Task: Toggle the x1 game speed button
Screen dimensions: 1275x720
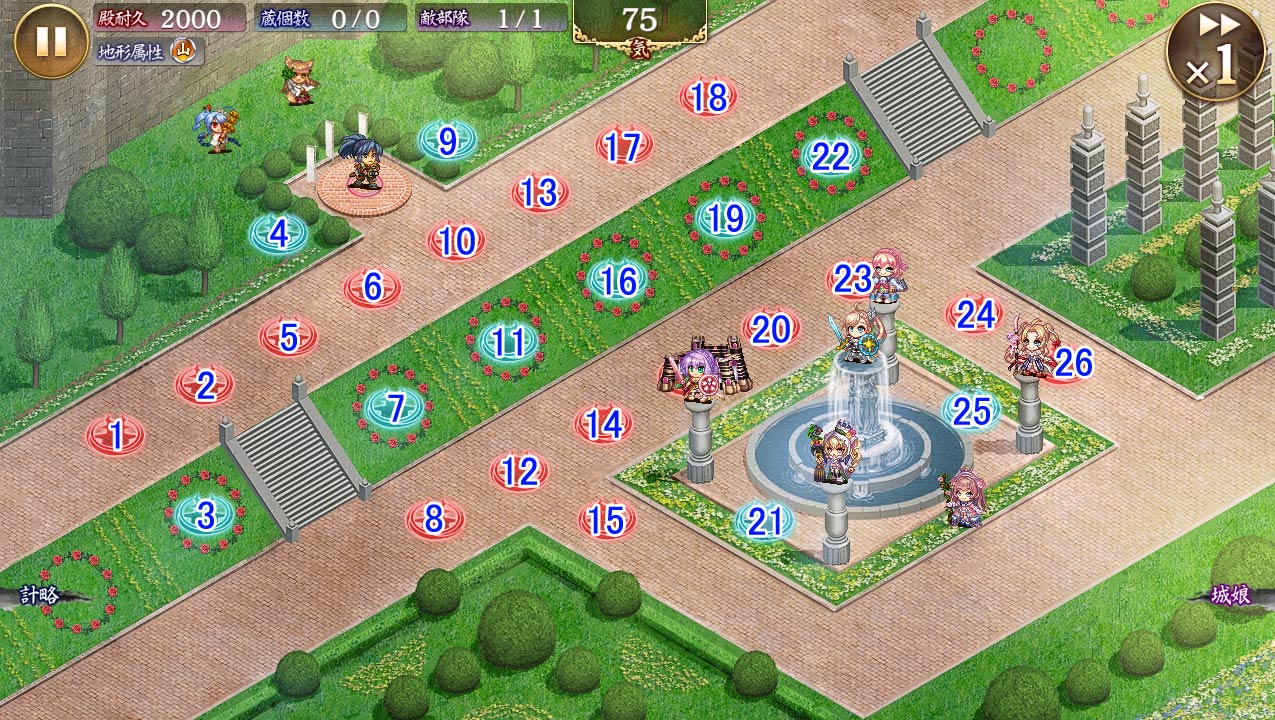Action: (1215, 52)
